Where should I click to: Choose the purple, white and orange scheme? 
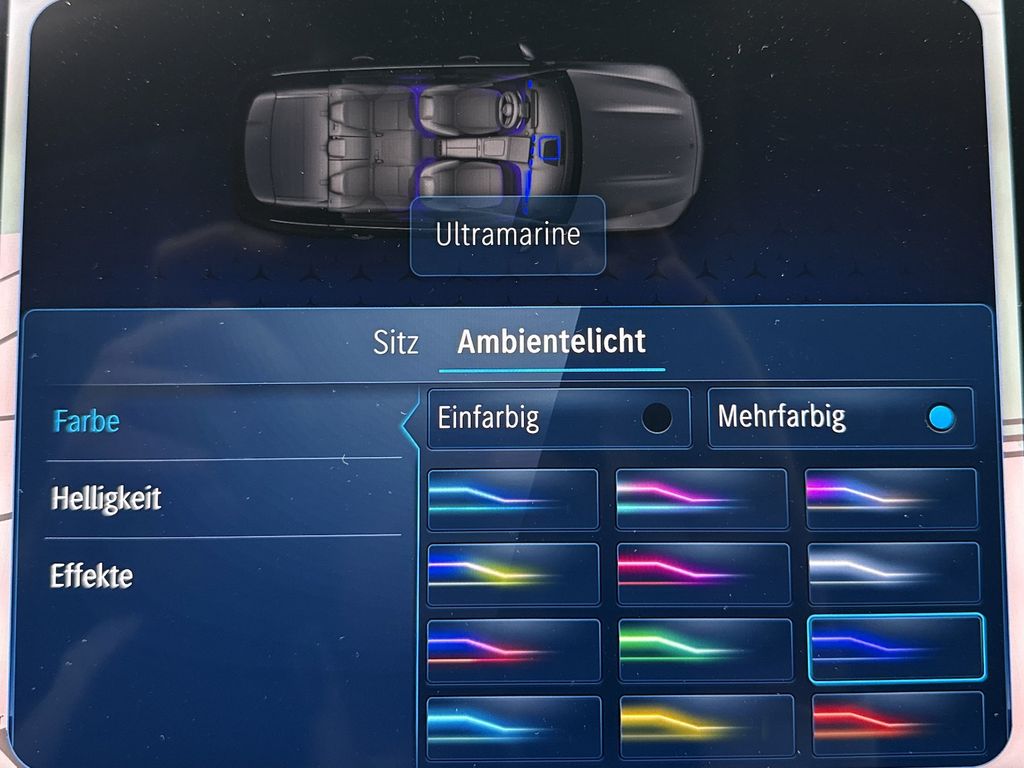click(890, 498)
